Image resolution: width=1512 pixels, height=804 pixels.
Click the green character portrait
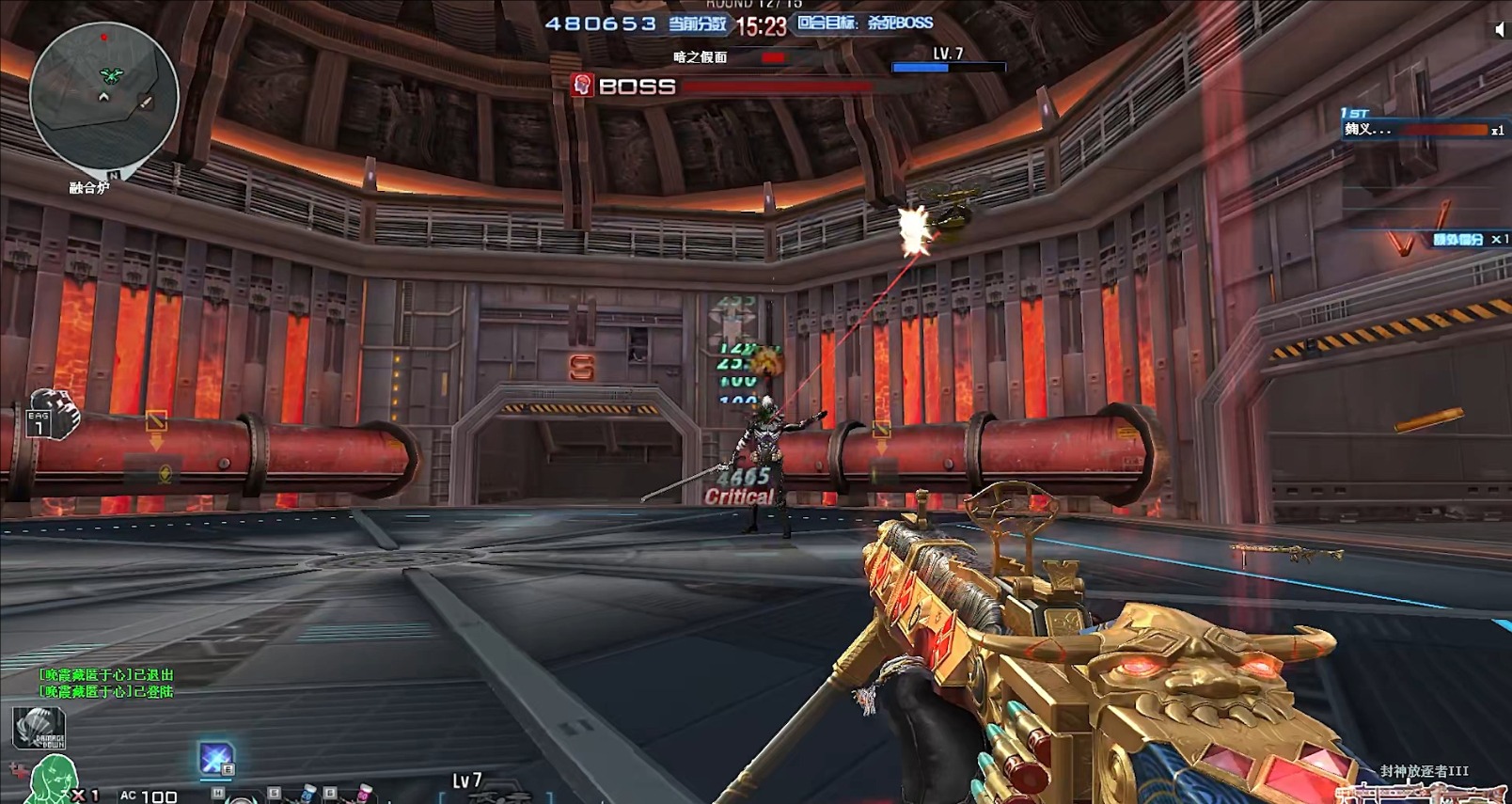point(54,782)
